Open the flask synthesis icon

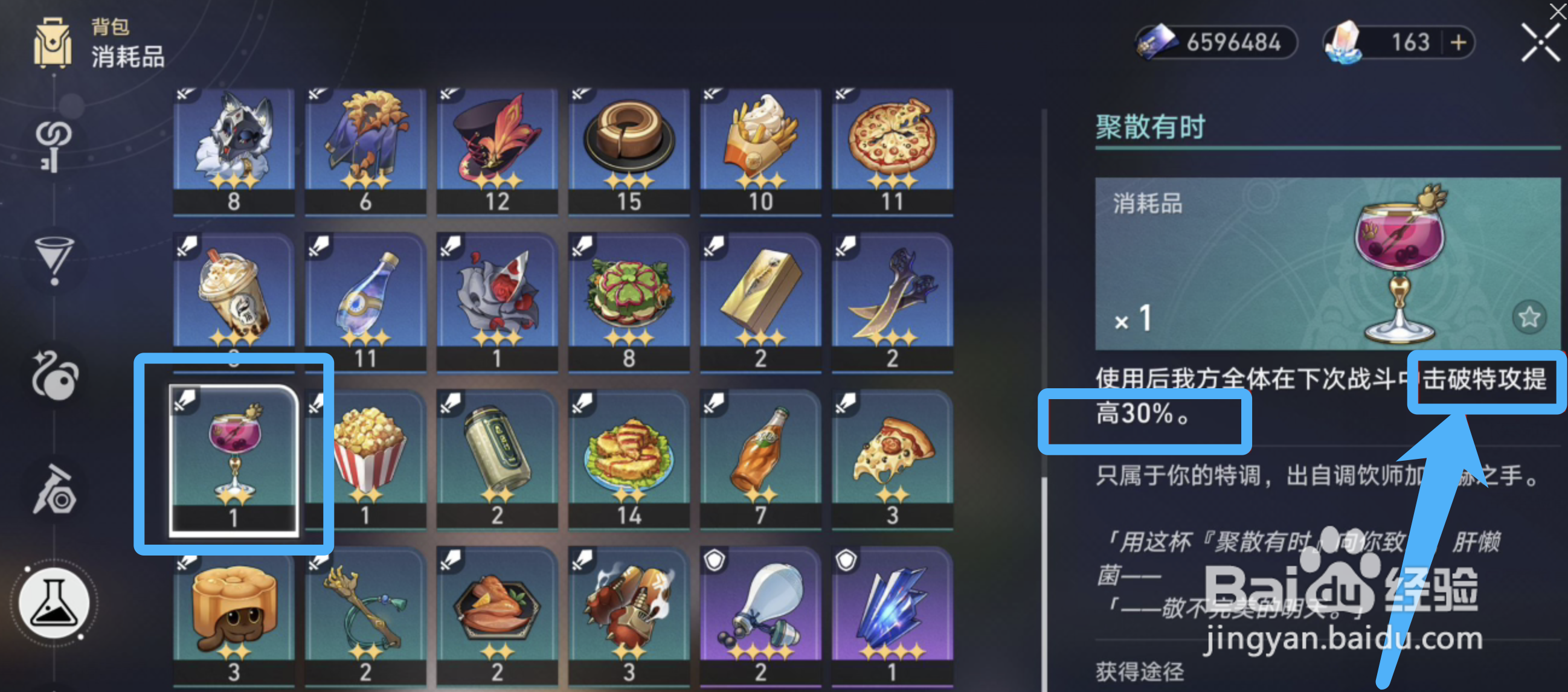[54, 603]
